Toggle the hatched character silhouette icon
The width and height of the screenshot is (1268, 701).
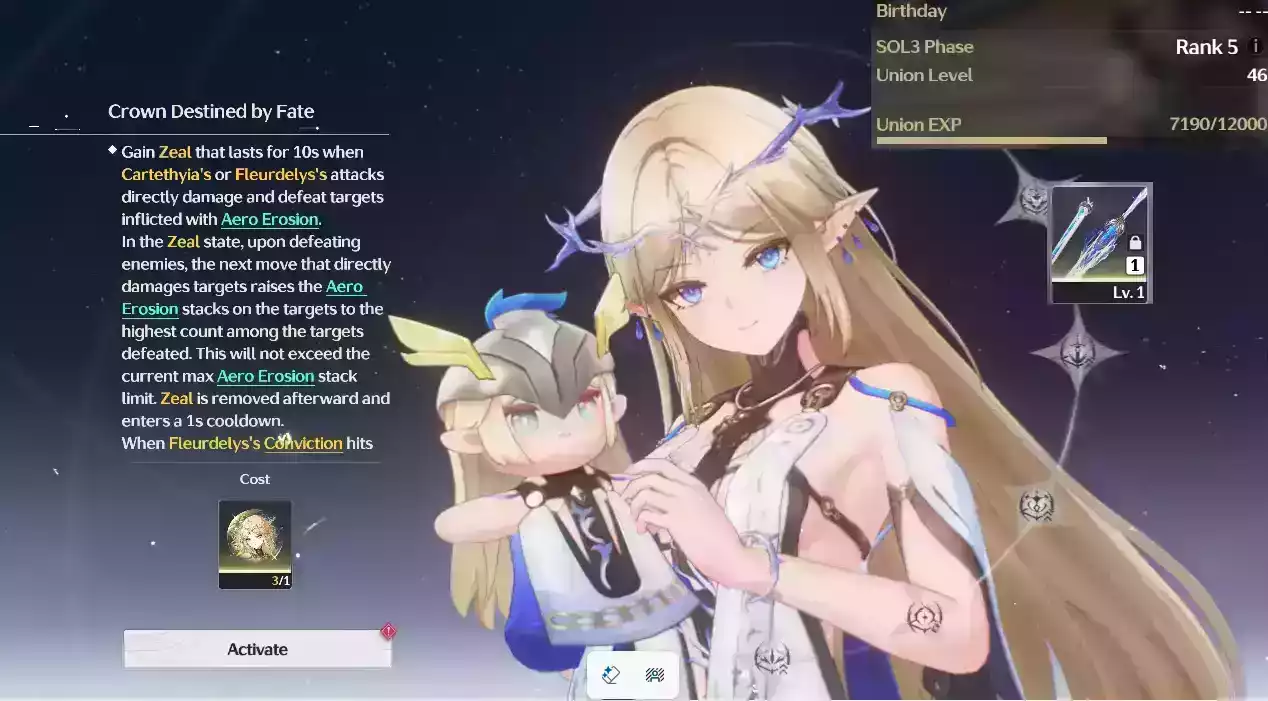coord(655,675)
